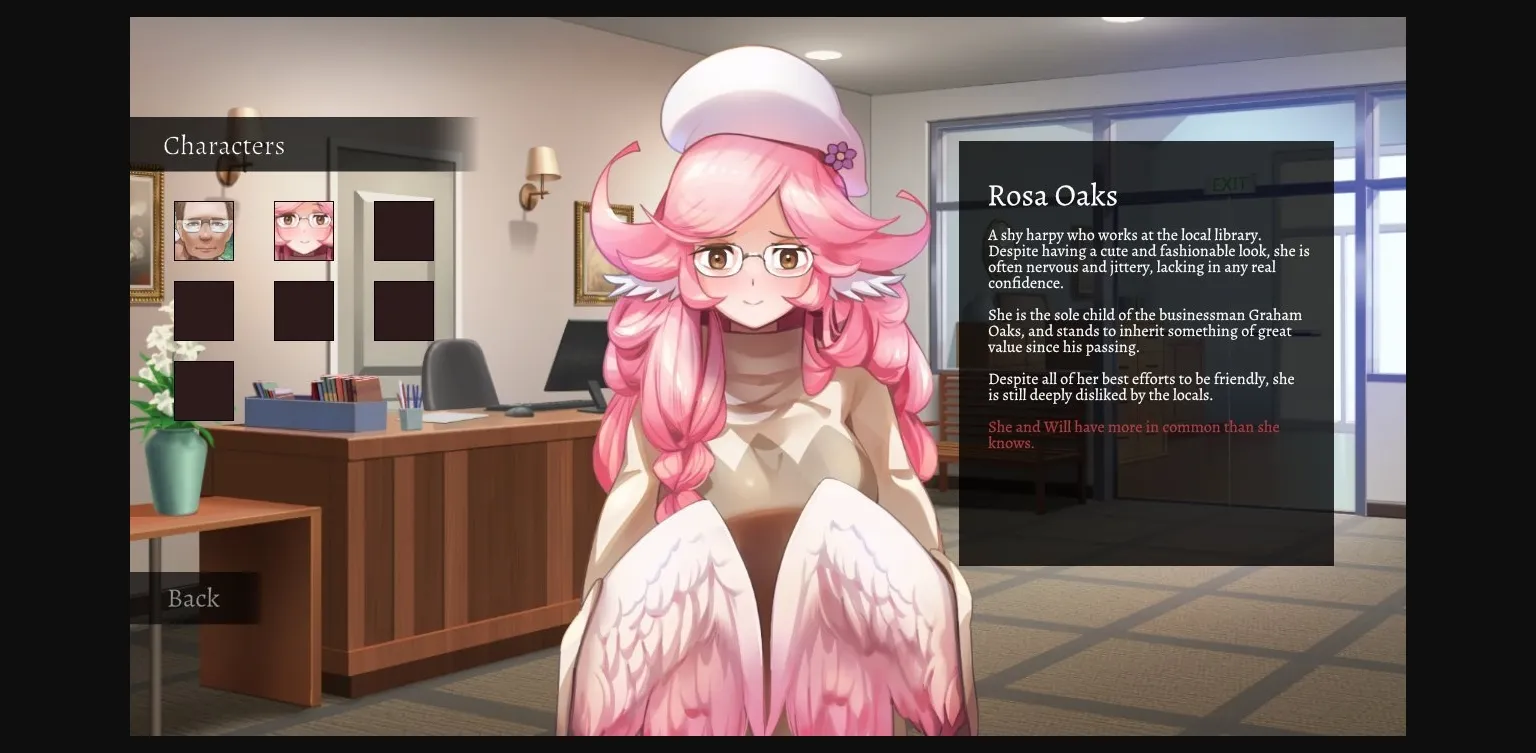1536x753 pixels.
Task: Select the Graham Oaks inheritance paragraph
Action: [1147, 330]
